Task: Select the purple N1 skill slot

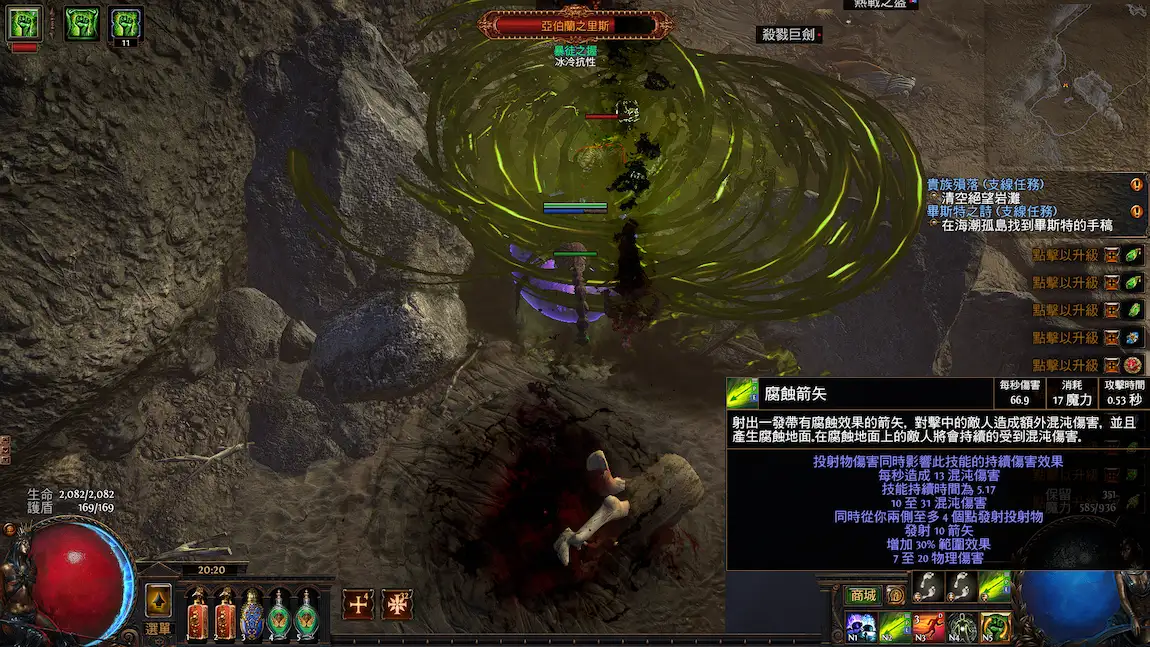Action: coord(861,627)
